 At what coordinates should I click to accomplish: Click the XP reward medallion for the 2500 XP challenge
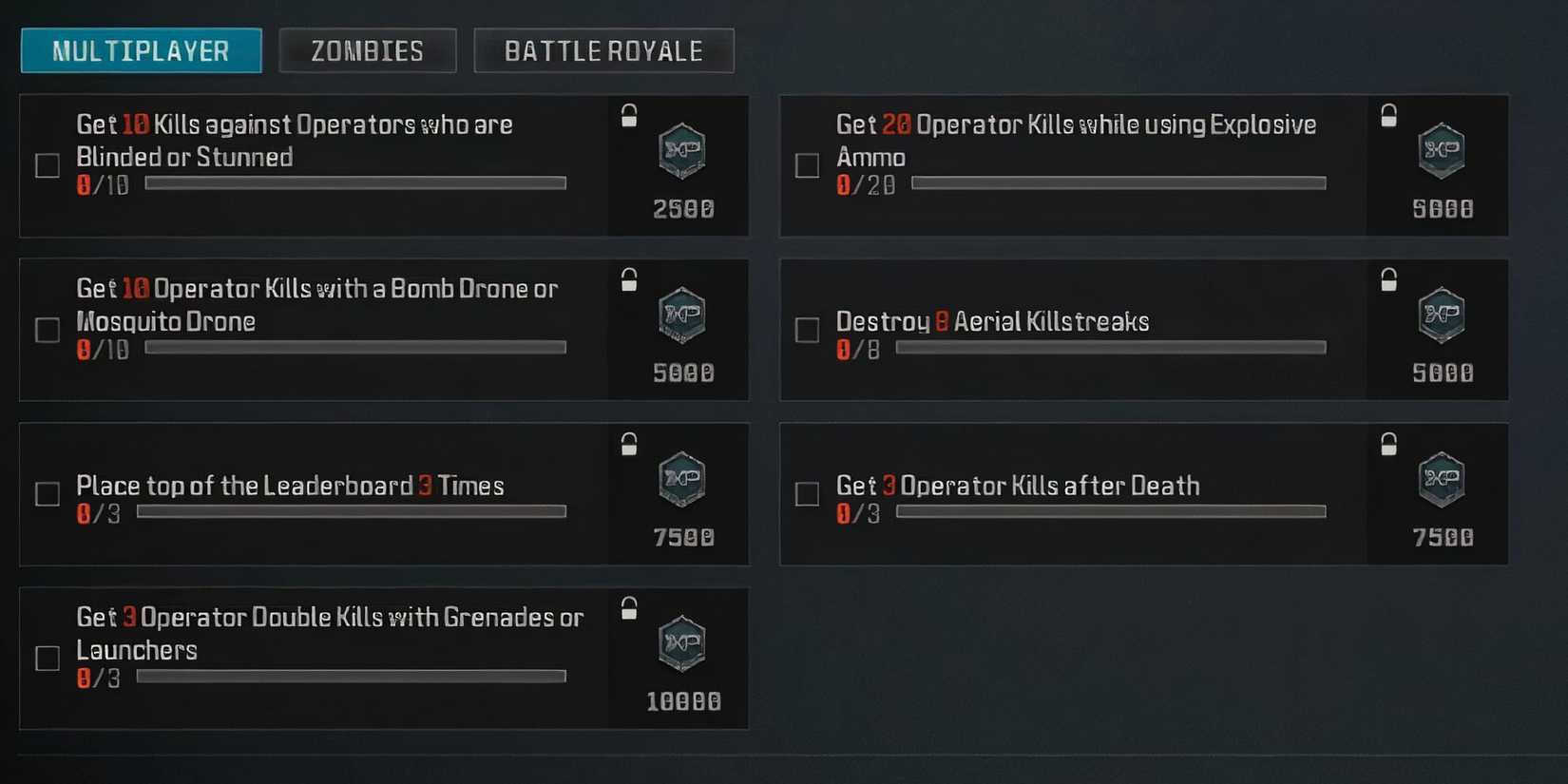pos(680,152)
